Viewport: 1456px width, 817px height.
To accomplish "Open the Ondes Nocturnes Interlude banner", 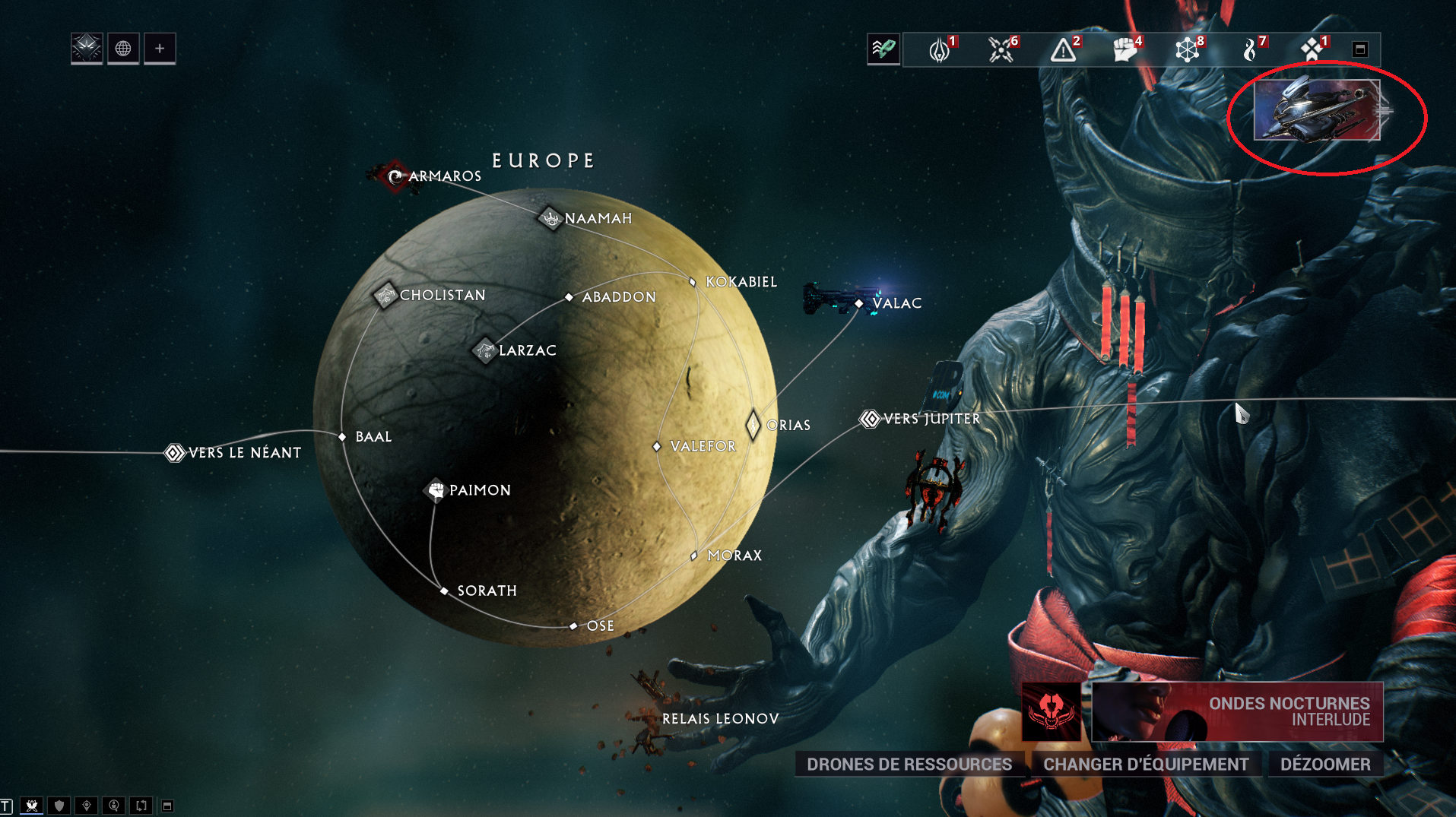I will pos(1236,711).
